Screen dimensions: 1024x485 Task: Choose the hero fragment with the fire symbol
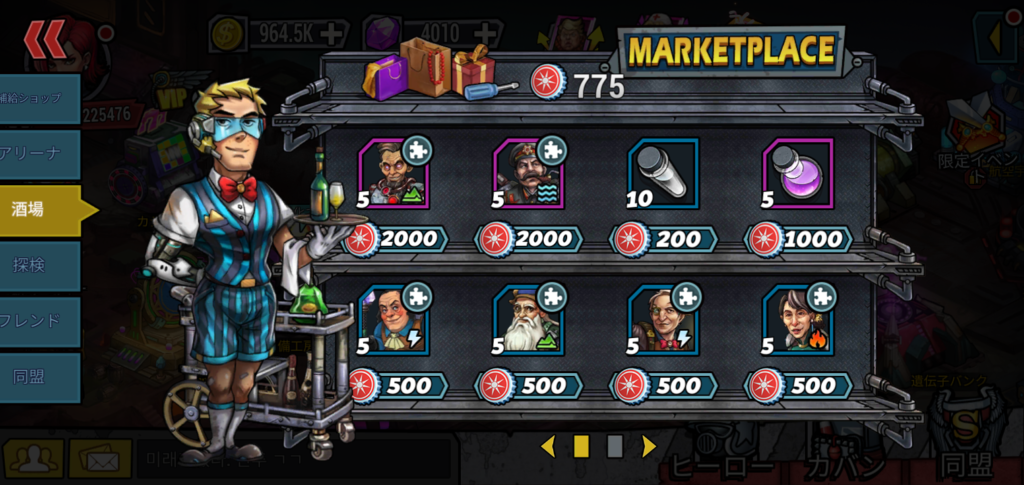[x=797, y=320]
